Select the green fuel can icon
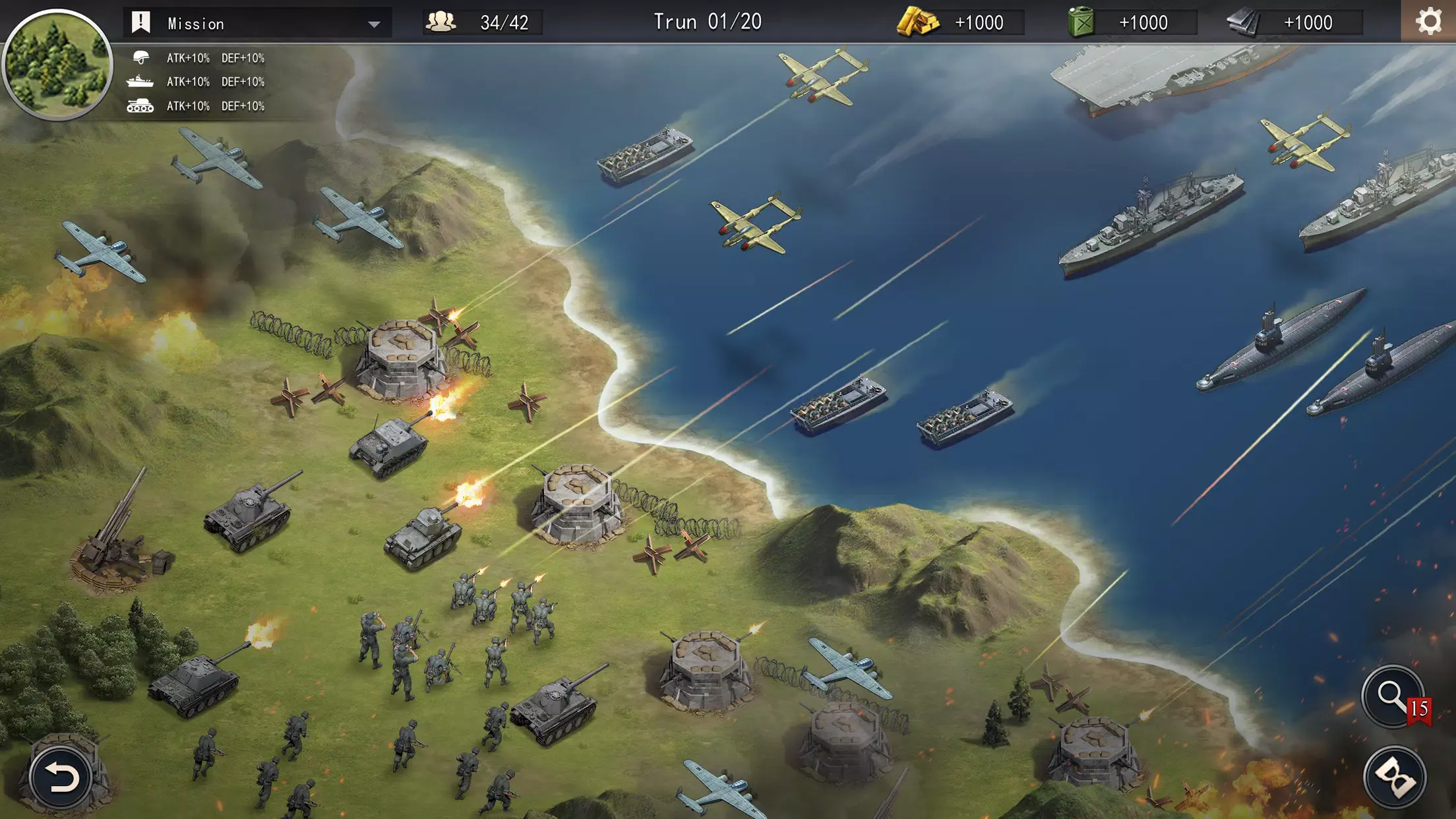Image resolution: width=1456 pixels, height=819 pixels. click(x=1081, y=22)
